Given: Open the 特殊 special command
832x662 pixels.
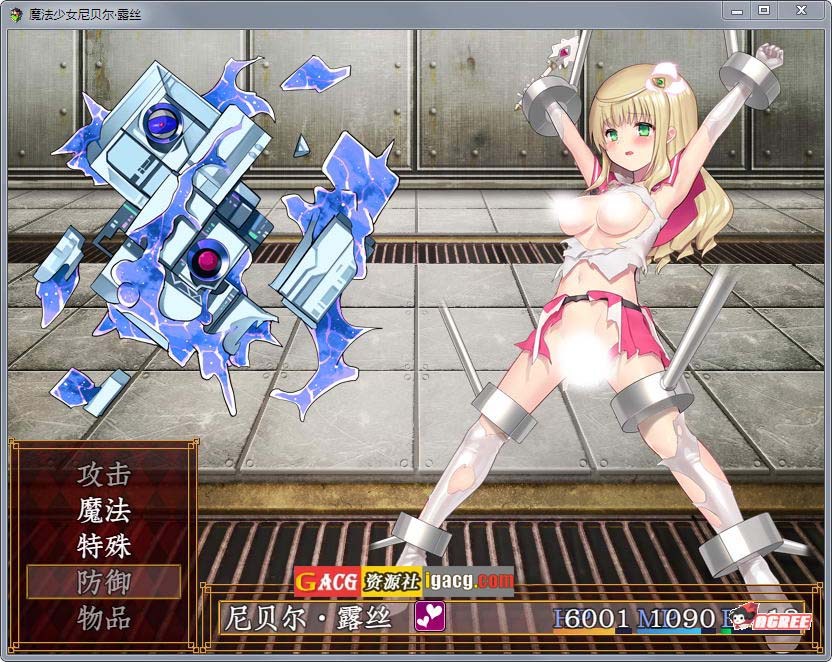Looking at the screenshot, I should click(x=104, y=546).
